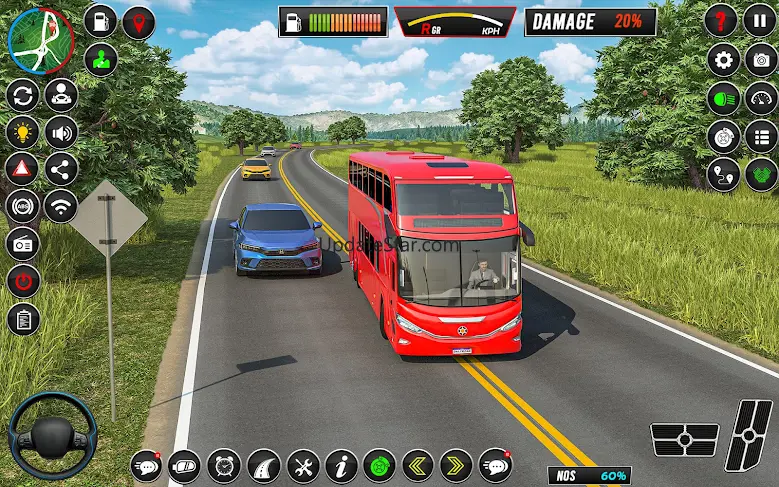Image resolution: width=779 pixels, height=487 pixels.
Task: Turn on the radio icon
Action: click(22, 243)
